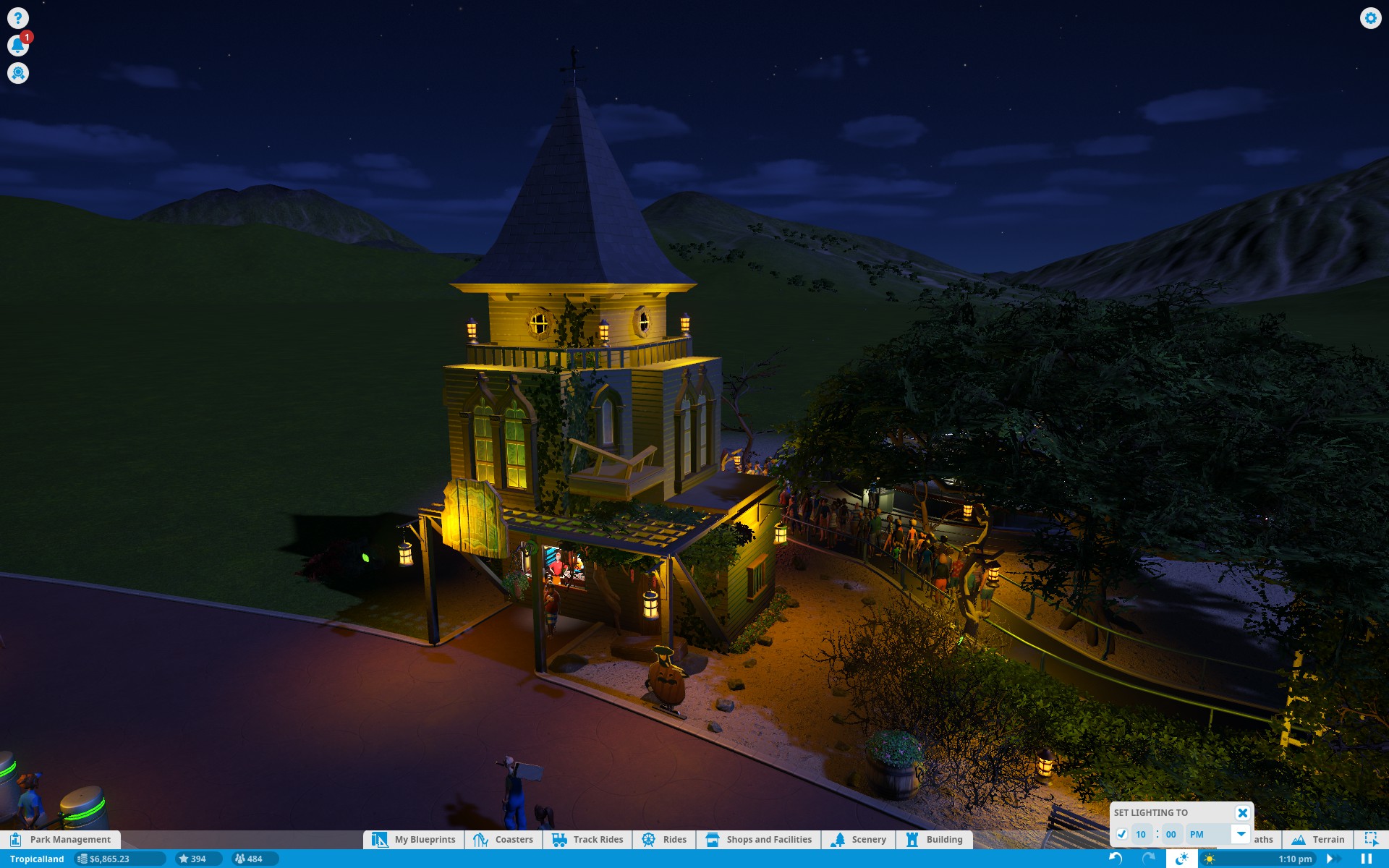Browse My Blueprints
This screenshot has width=1389, height=868.
tap(414, 839)
